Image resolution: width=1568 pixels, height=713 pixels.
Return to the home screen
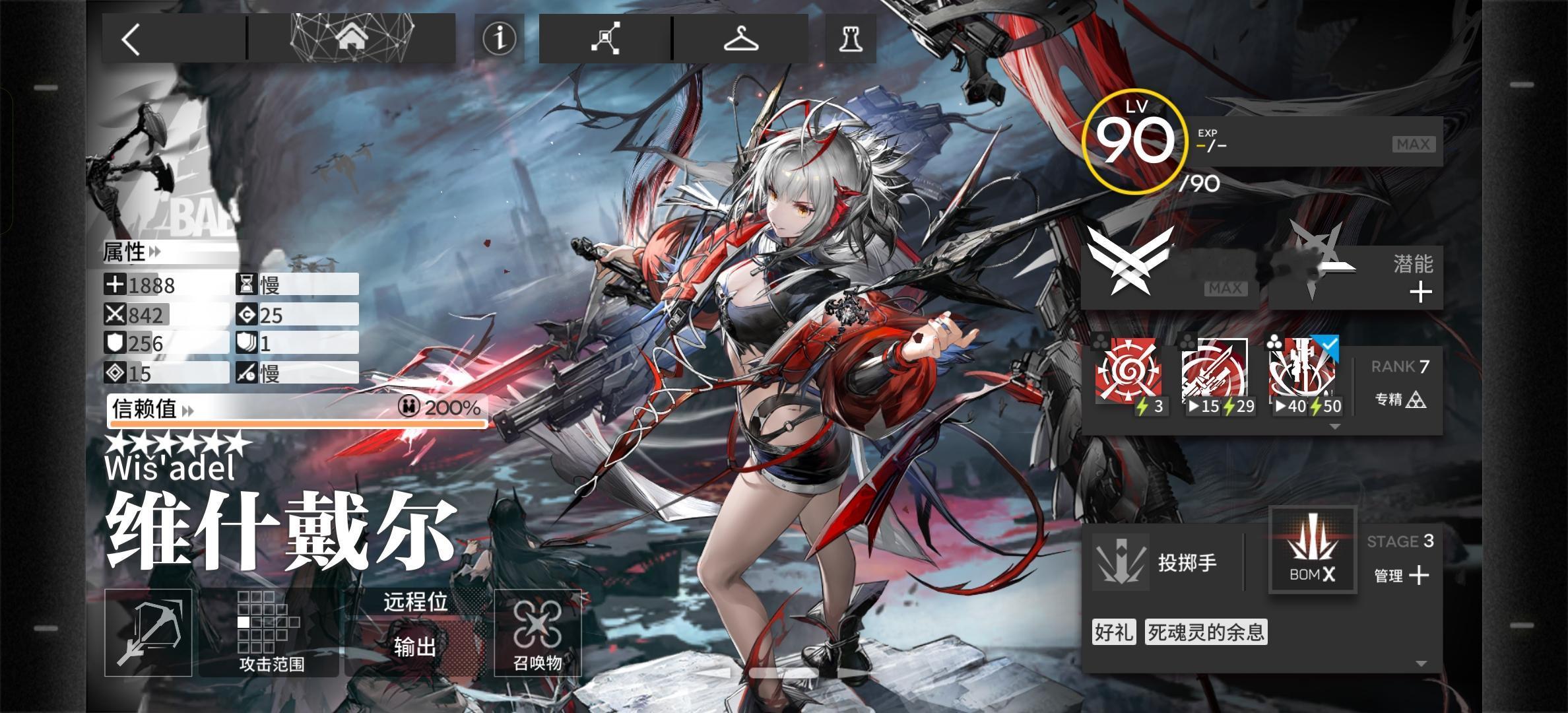pos(352,38)
